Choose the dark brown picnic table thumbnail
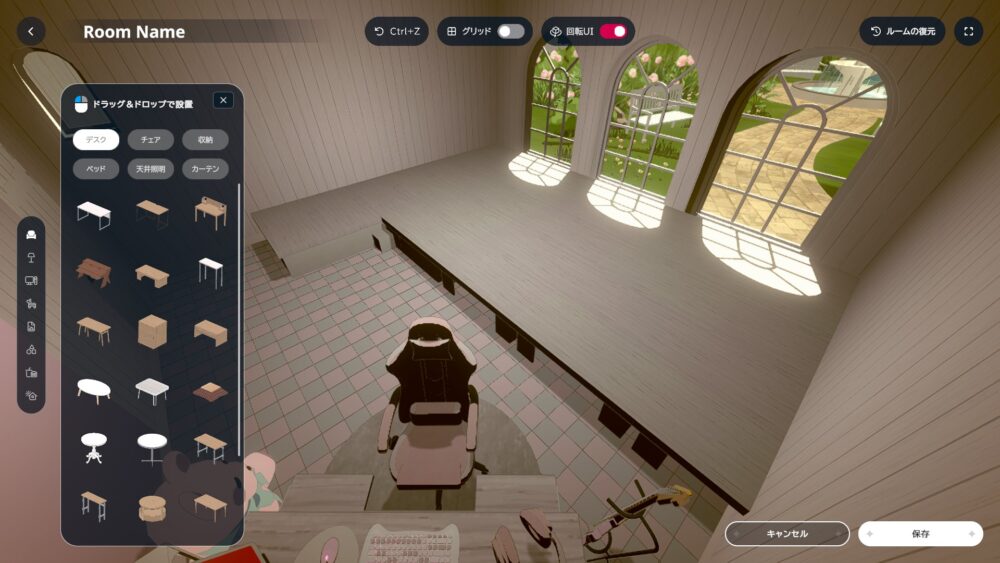Image resolution: width=1000 pixels, height=563 pixels. (94, 272)
